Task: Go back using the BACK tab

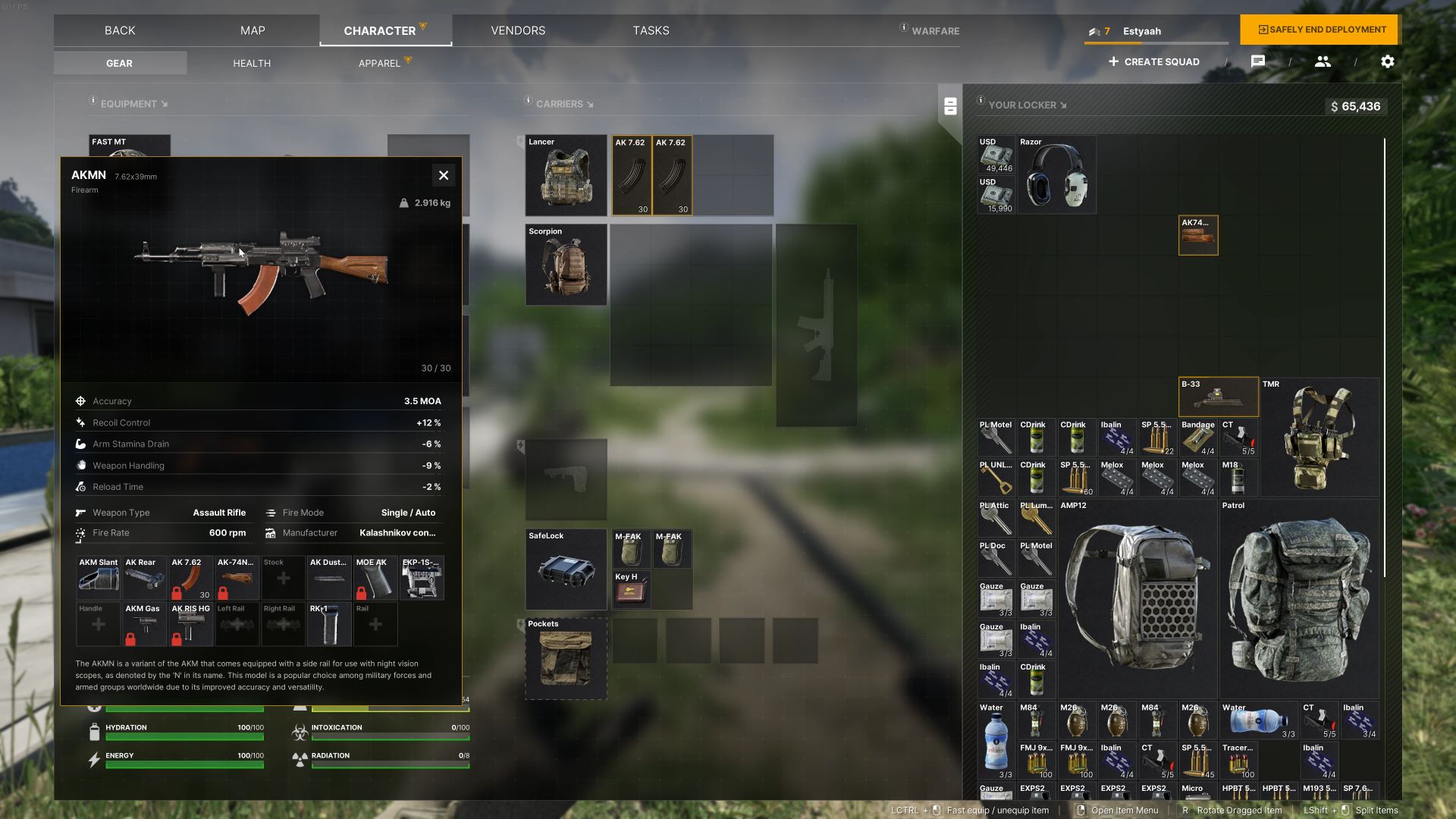Action: pos(120,30)
